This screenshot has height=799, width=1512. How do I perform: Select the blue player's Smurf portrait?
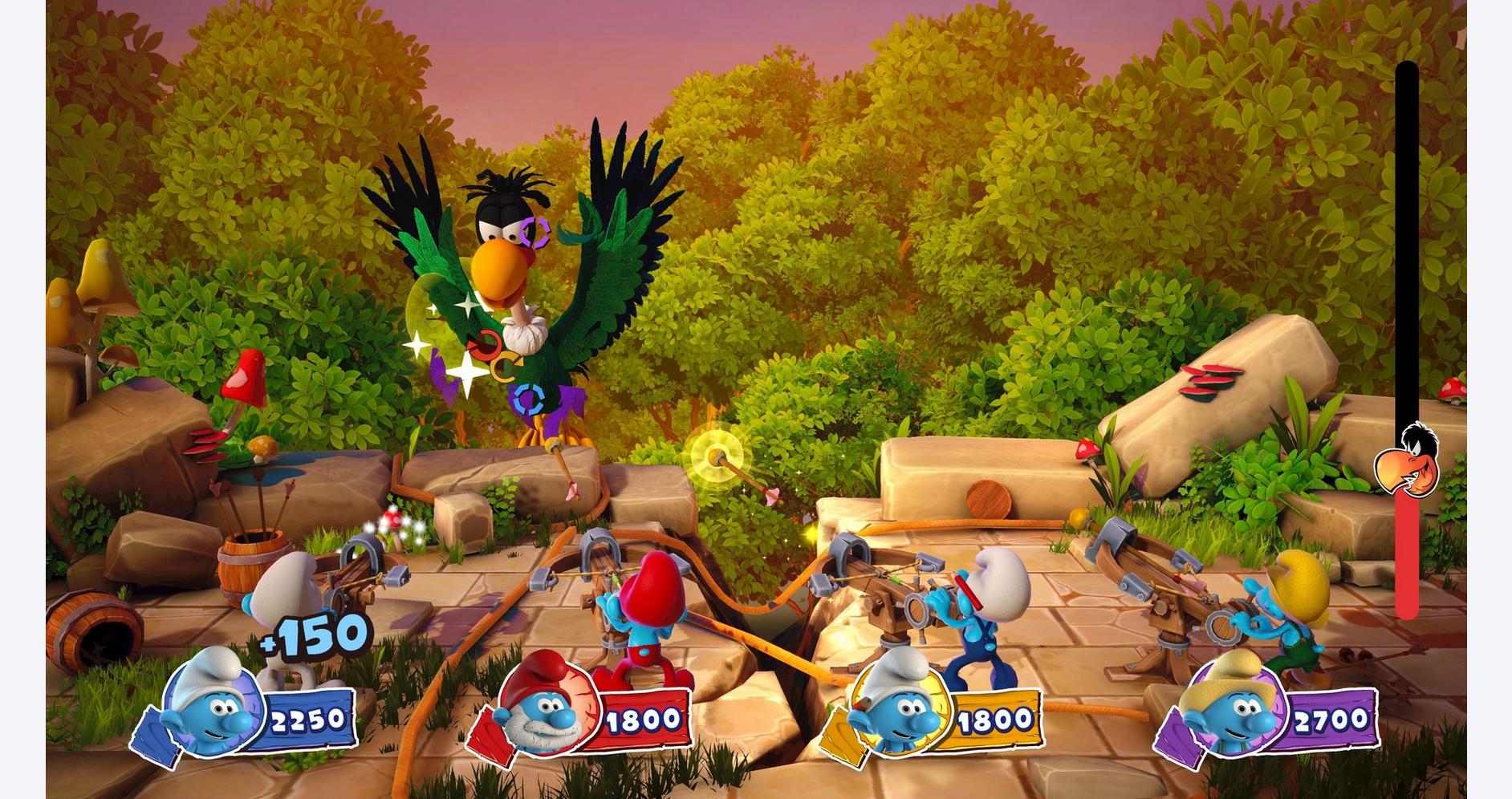pos(210,705)
